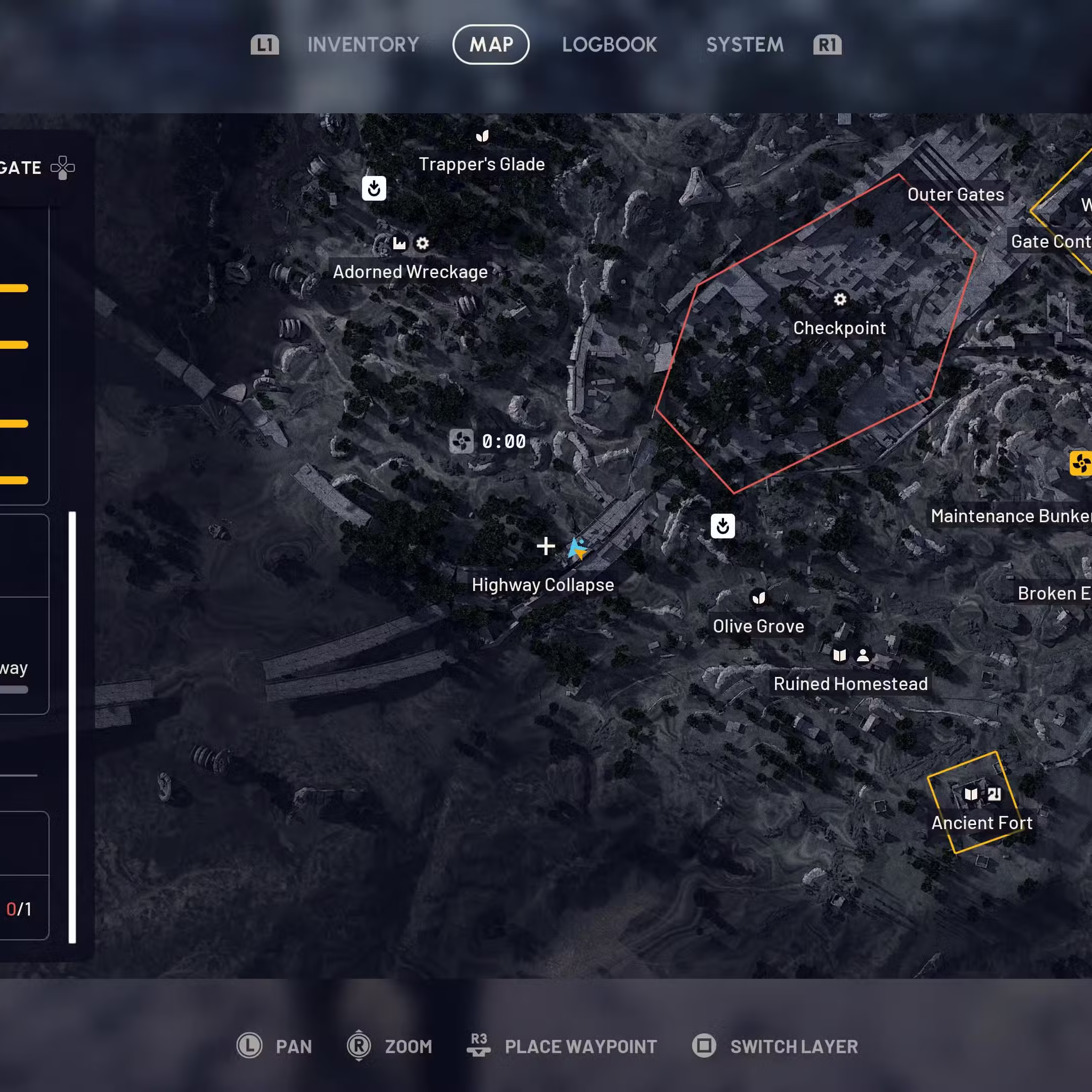Click the Adorned Wreckage location label
The height and width of the screenshot is (1092, 1092).
pyautogui.click(x=410, y=272)
